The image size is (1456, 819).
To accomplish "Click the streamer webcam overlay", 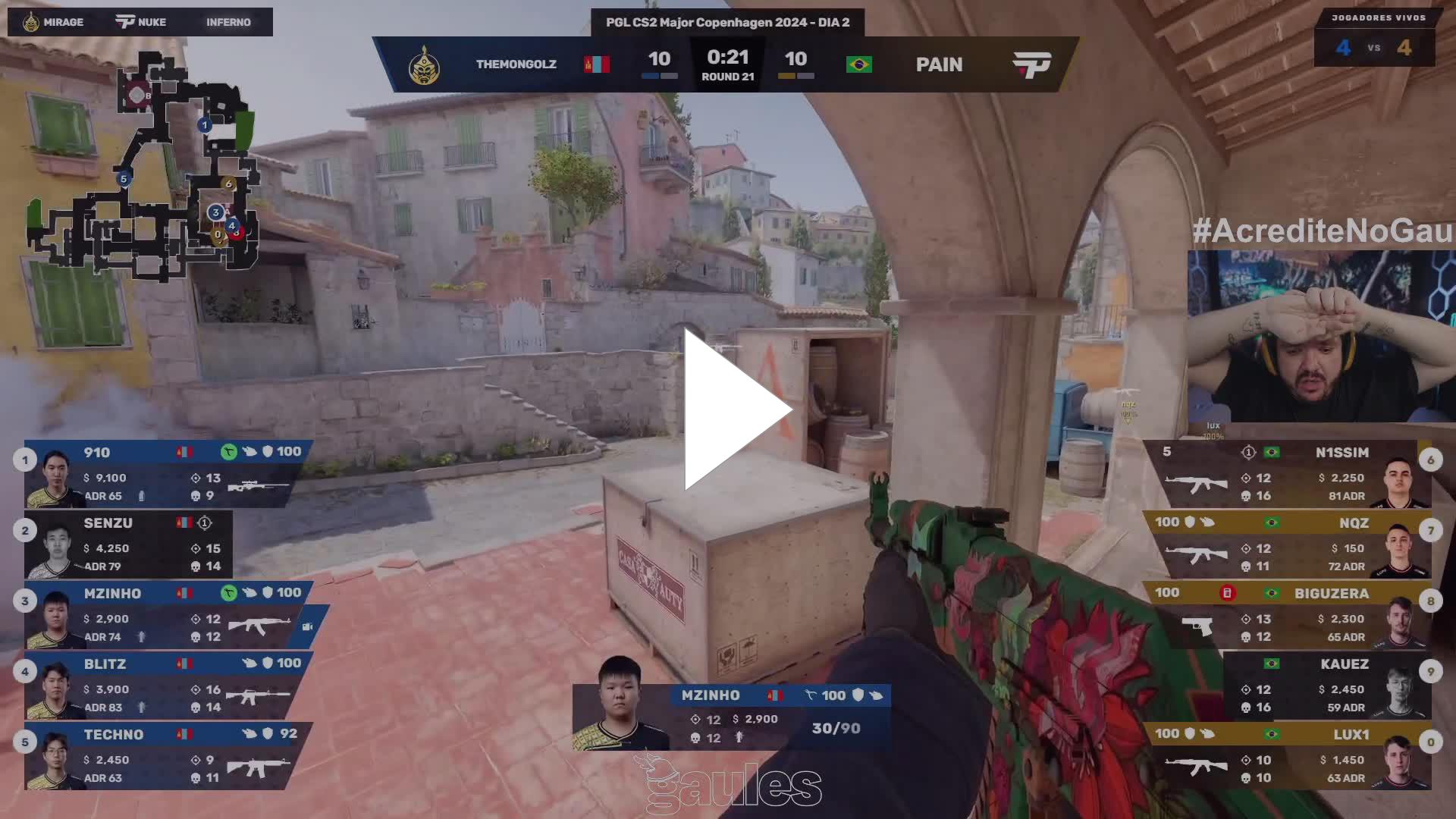I will [x=1320, y=336].
